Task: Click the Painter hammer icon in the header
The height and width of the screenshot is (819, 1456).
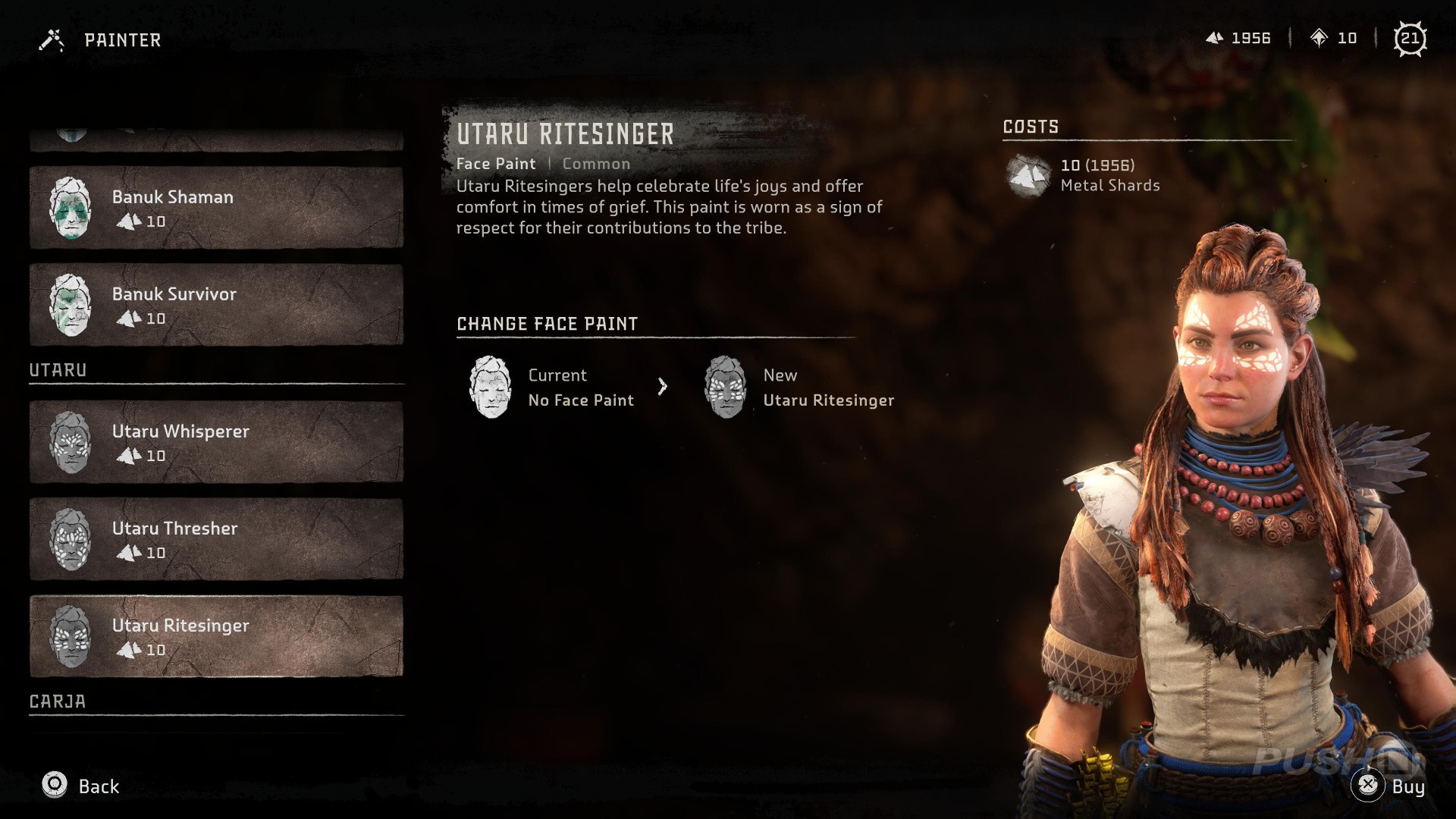Action: 50,39
